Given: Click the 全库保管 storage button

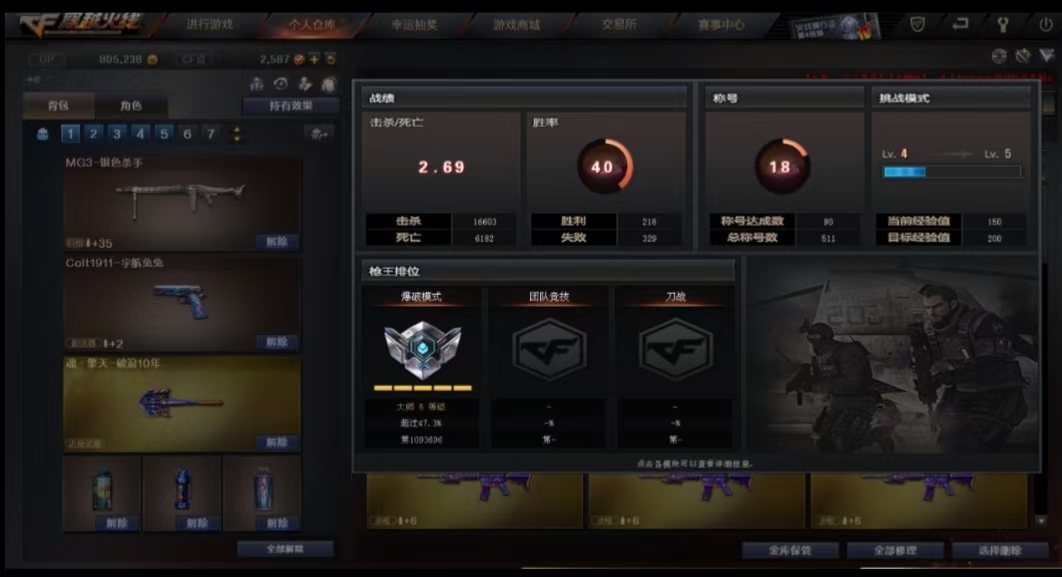Looking at the screenshot, I should 790,550.
